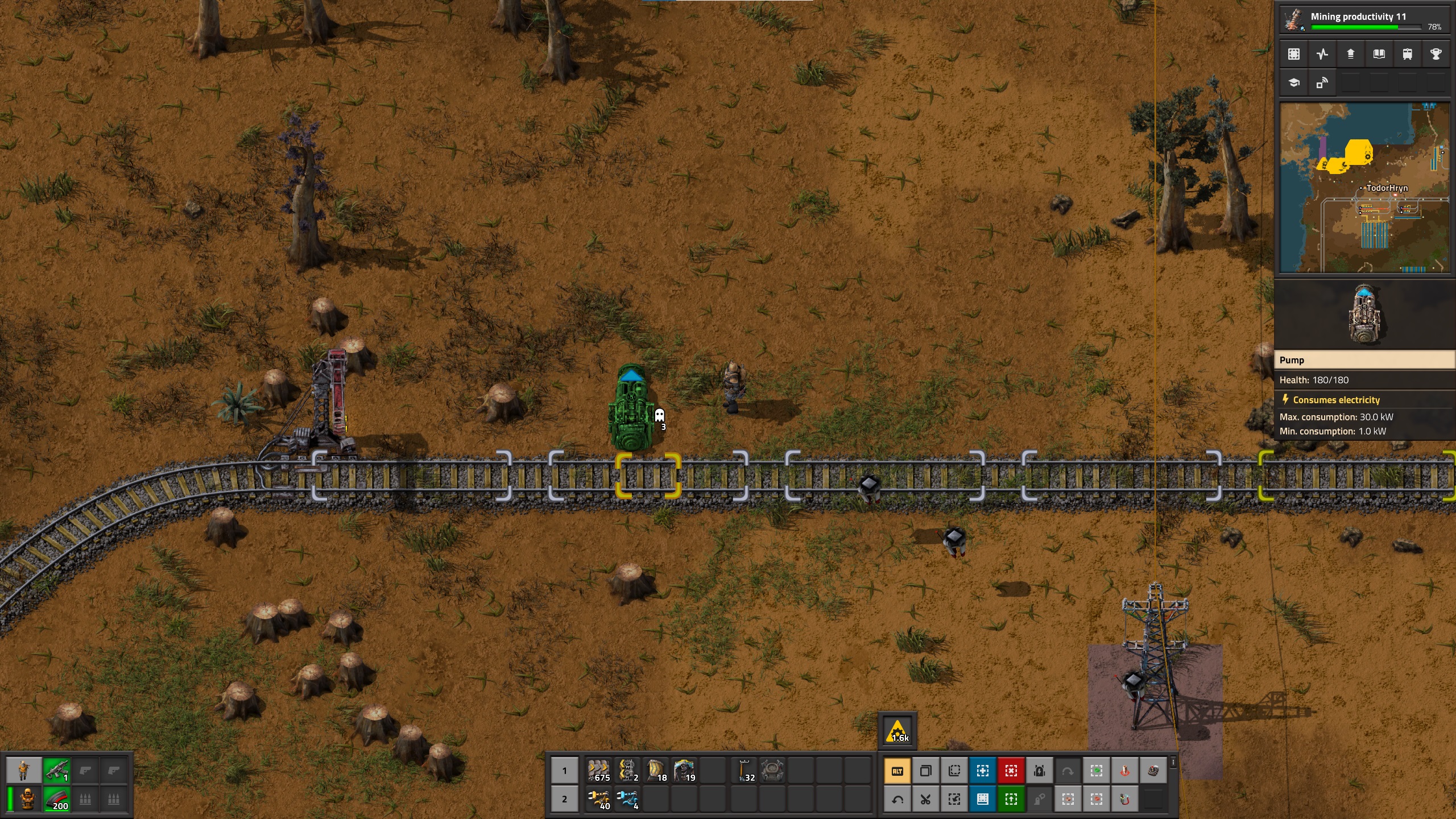The image size is (1456, 819).
Task: Pick the electric pole stack of 32
Action: click(744, 771)
